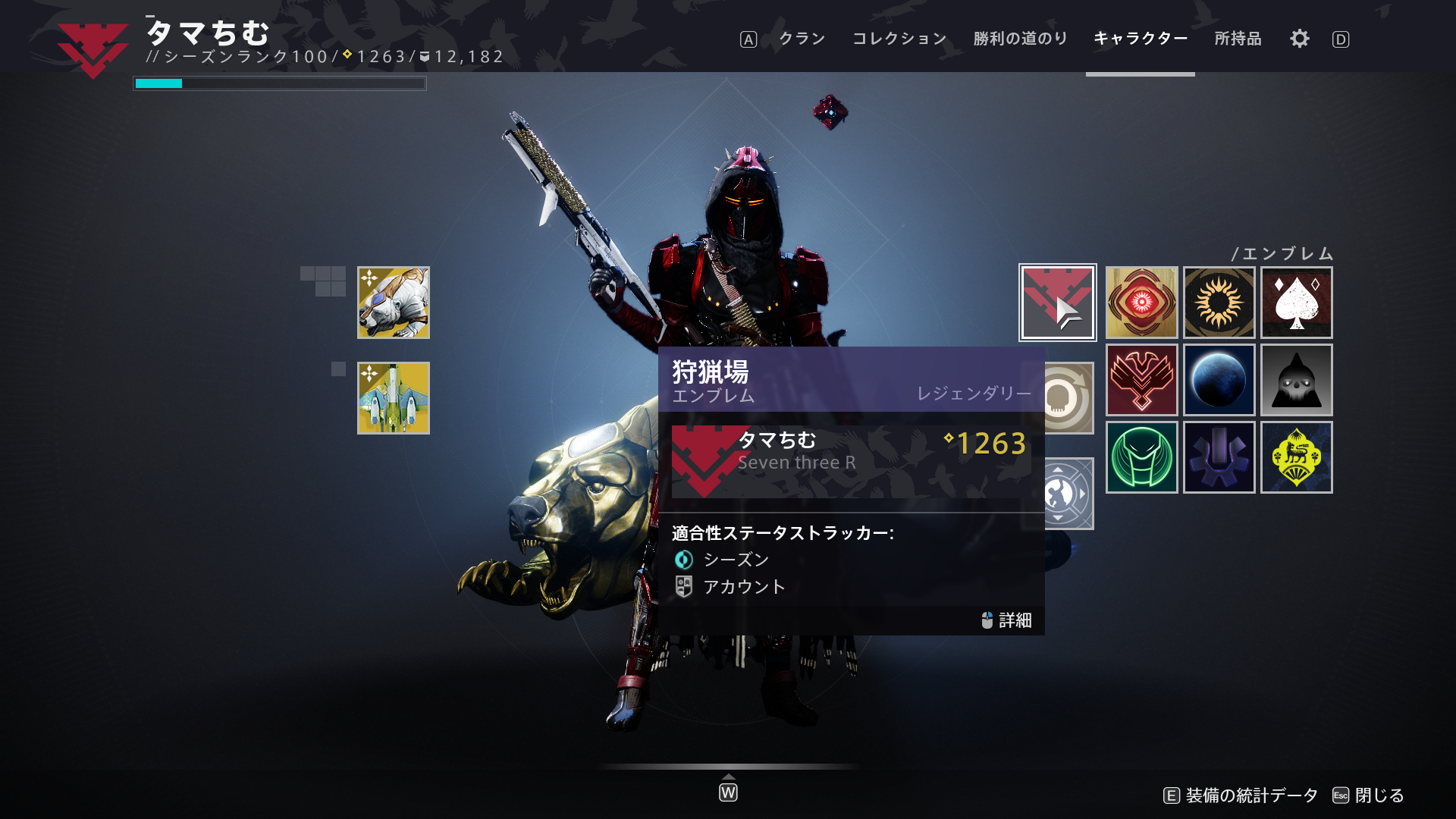Choose the blue planet emblem
The width and height of the screenshot is (1456, 819).
[1219, 381]
